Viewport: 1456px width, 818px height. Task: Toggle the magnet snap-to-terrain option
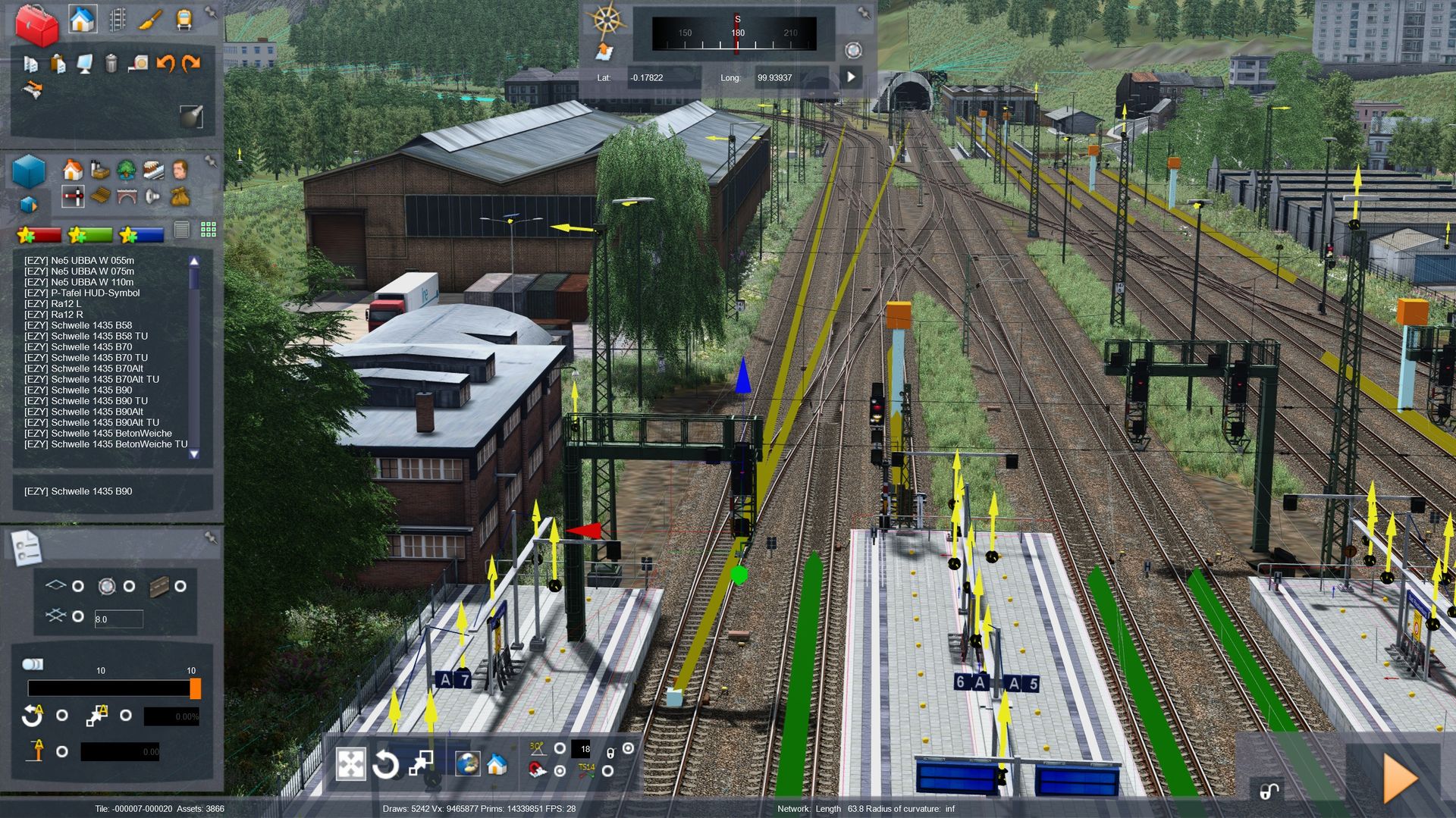[536, 770]
